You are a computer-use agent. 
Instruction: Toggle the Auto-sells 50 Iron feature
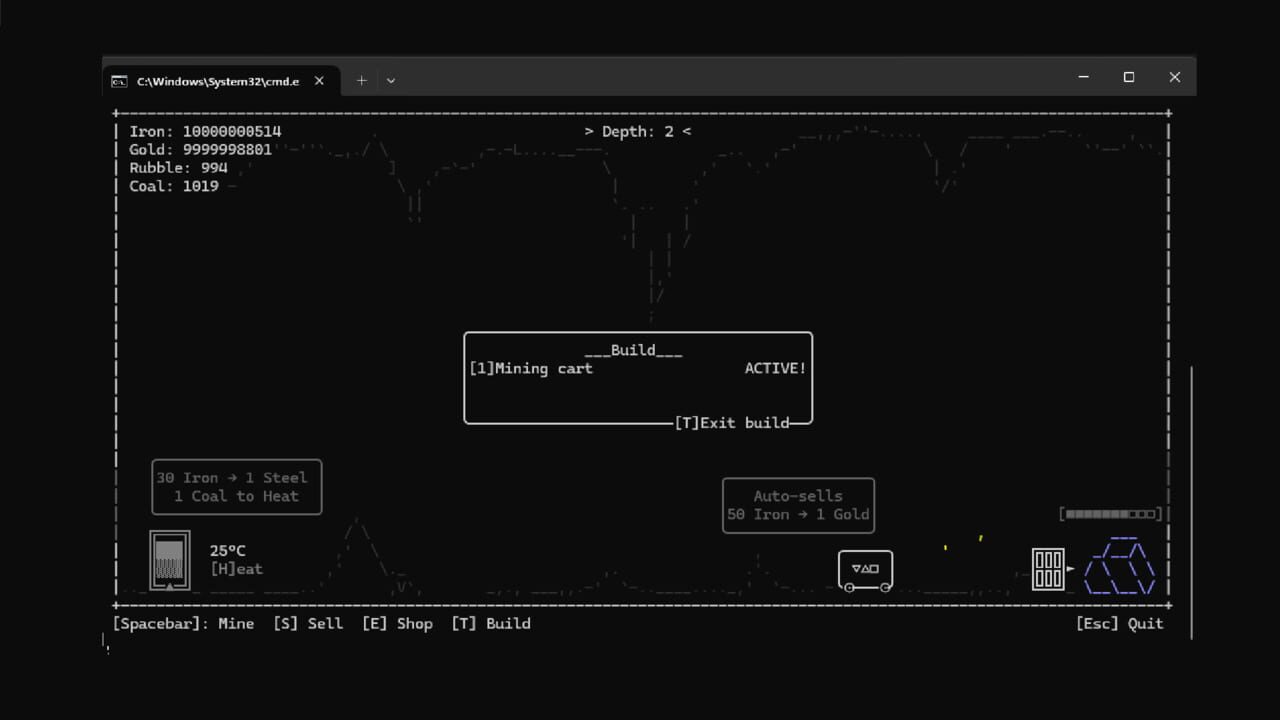coord(798,505)
